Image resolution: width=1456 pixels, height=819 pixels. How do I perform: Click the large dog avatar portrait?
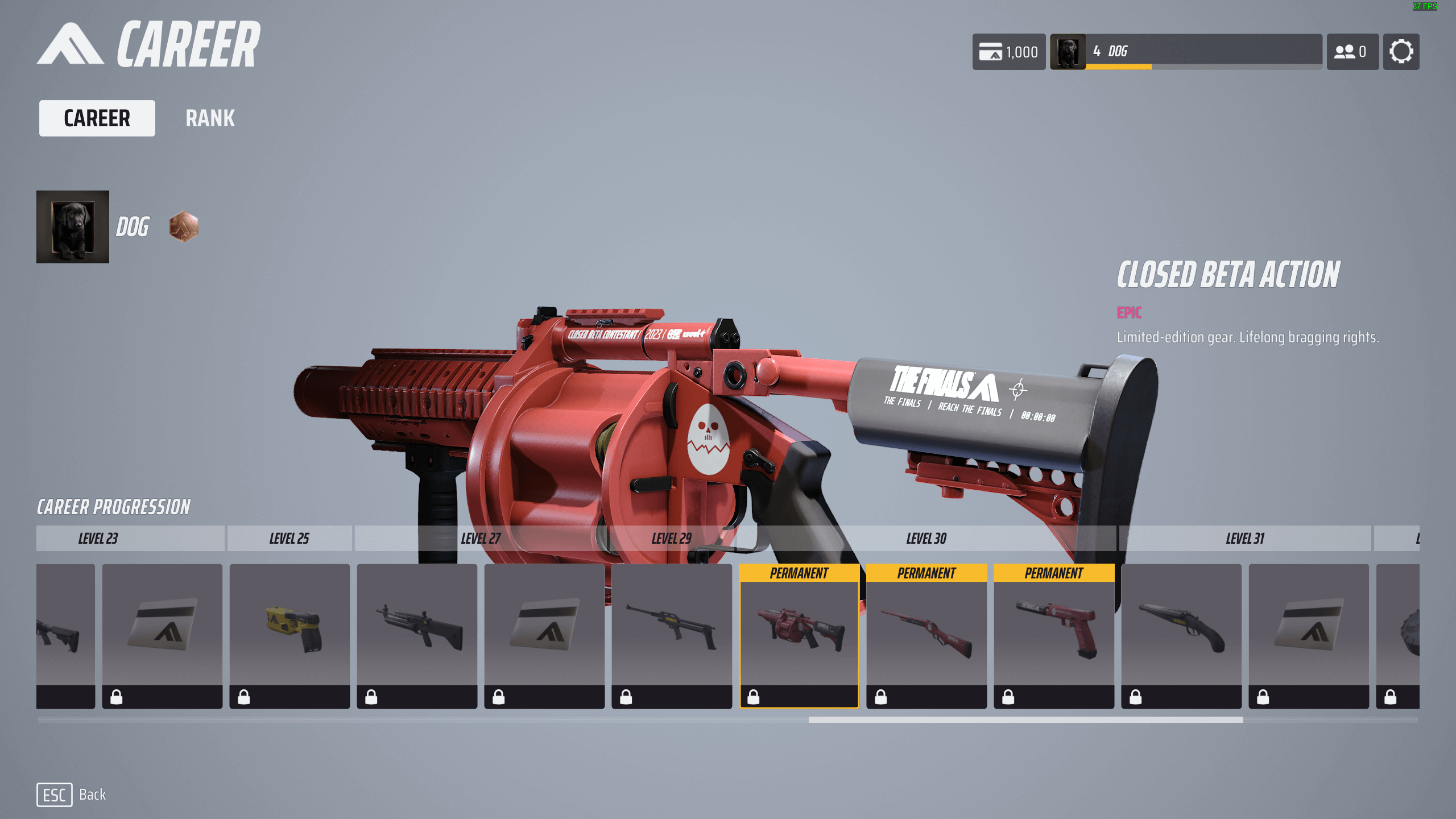73,227
